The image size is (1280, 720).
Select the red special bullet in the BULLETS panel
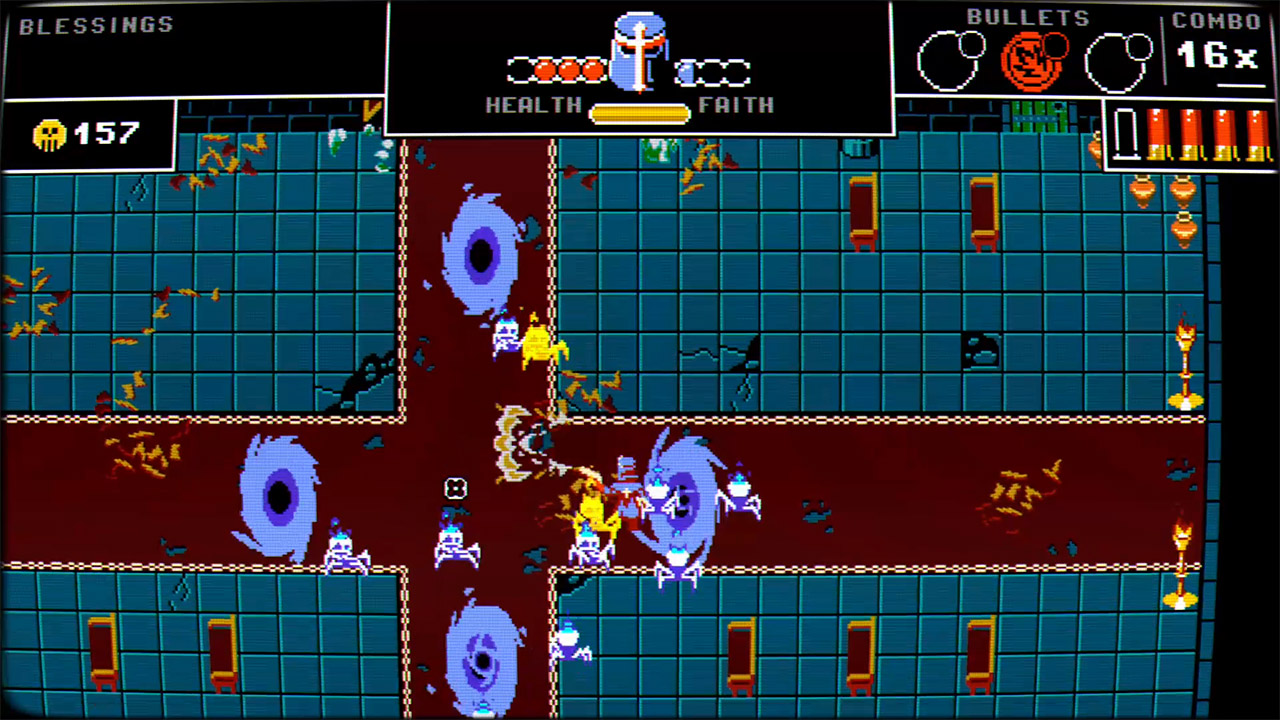[1033, 60]
